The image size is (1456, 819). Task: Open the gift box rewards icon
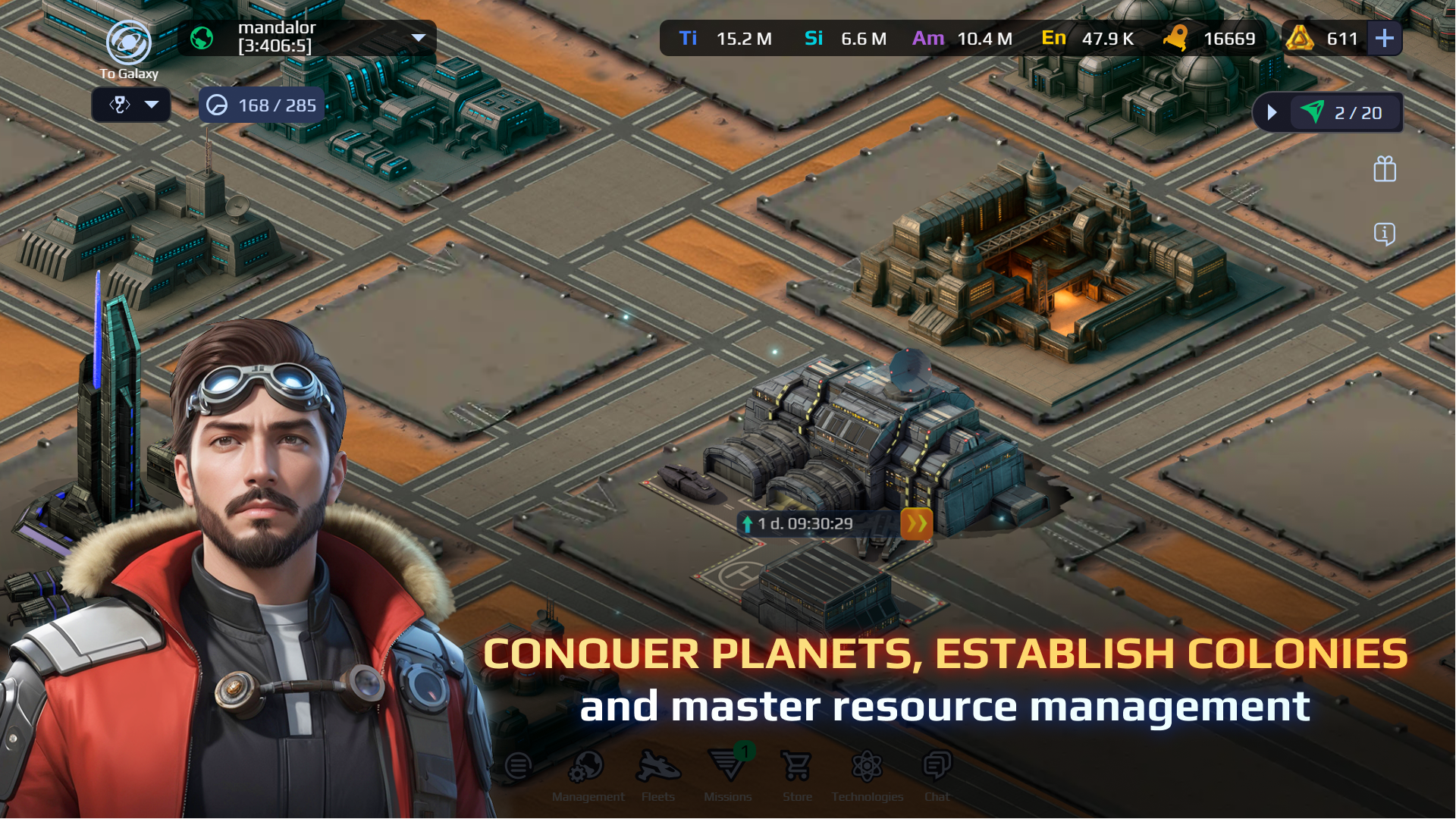pos(1384,169)
